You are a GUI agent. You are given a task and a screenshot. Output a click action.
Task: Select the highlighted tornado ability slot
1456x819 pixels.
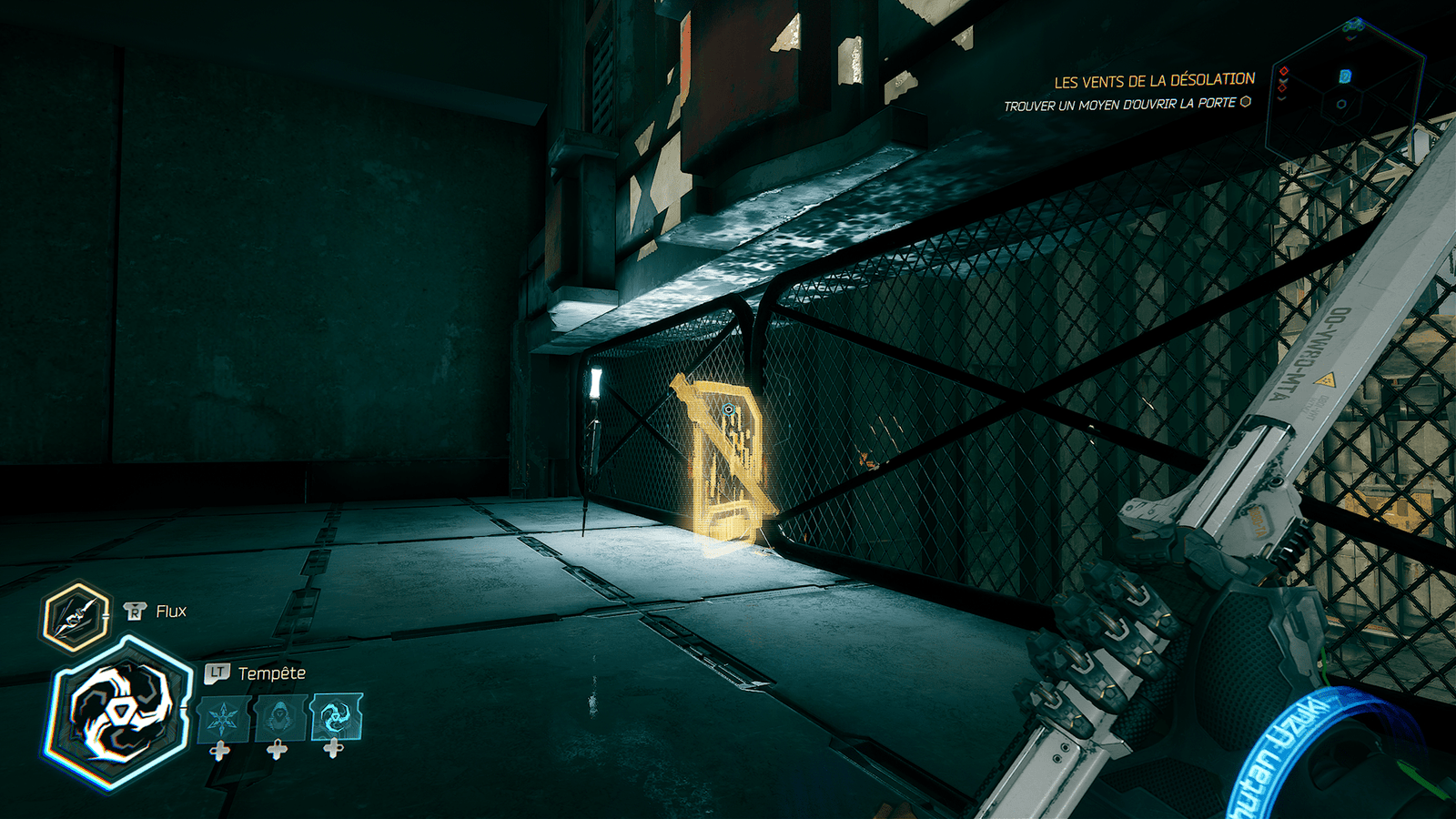point(334,716)
